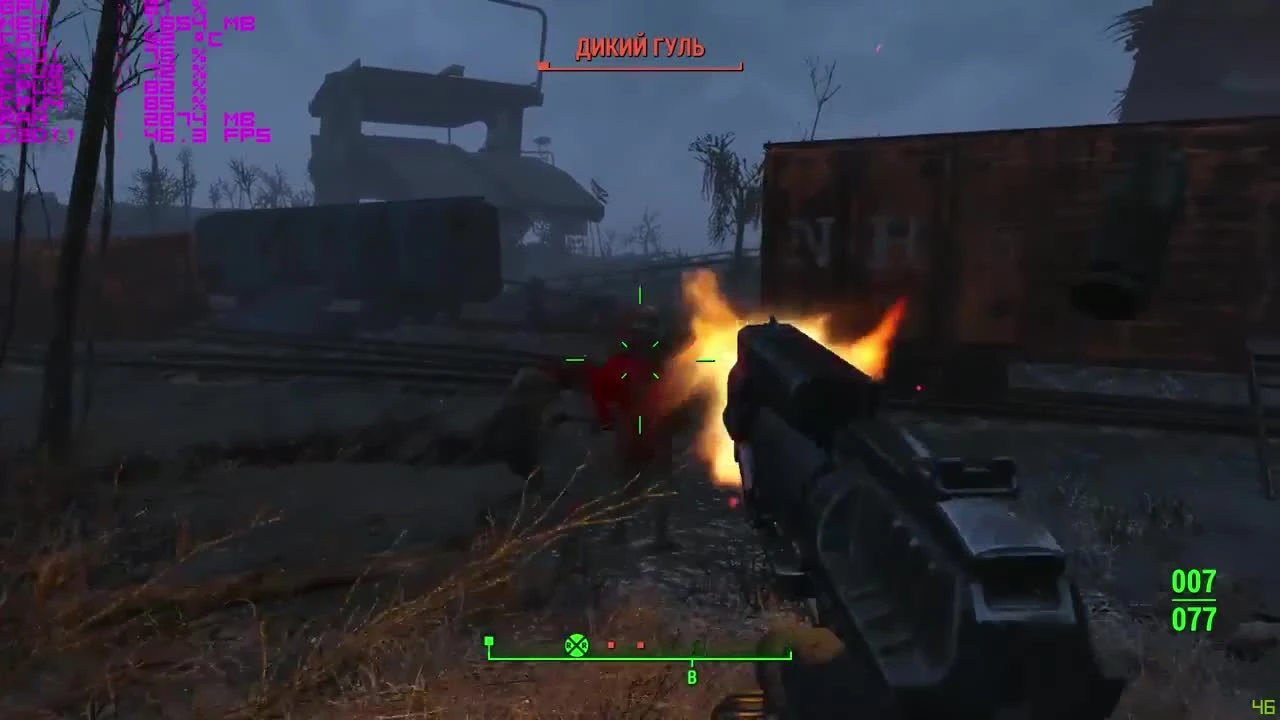
Task: Click the first red enemy dot on compass
Action: [x=611, y=645]
